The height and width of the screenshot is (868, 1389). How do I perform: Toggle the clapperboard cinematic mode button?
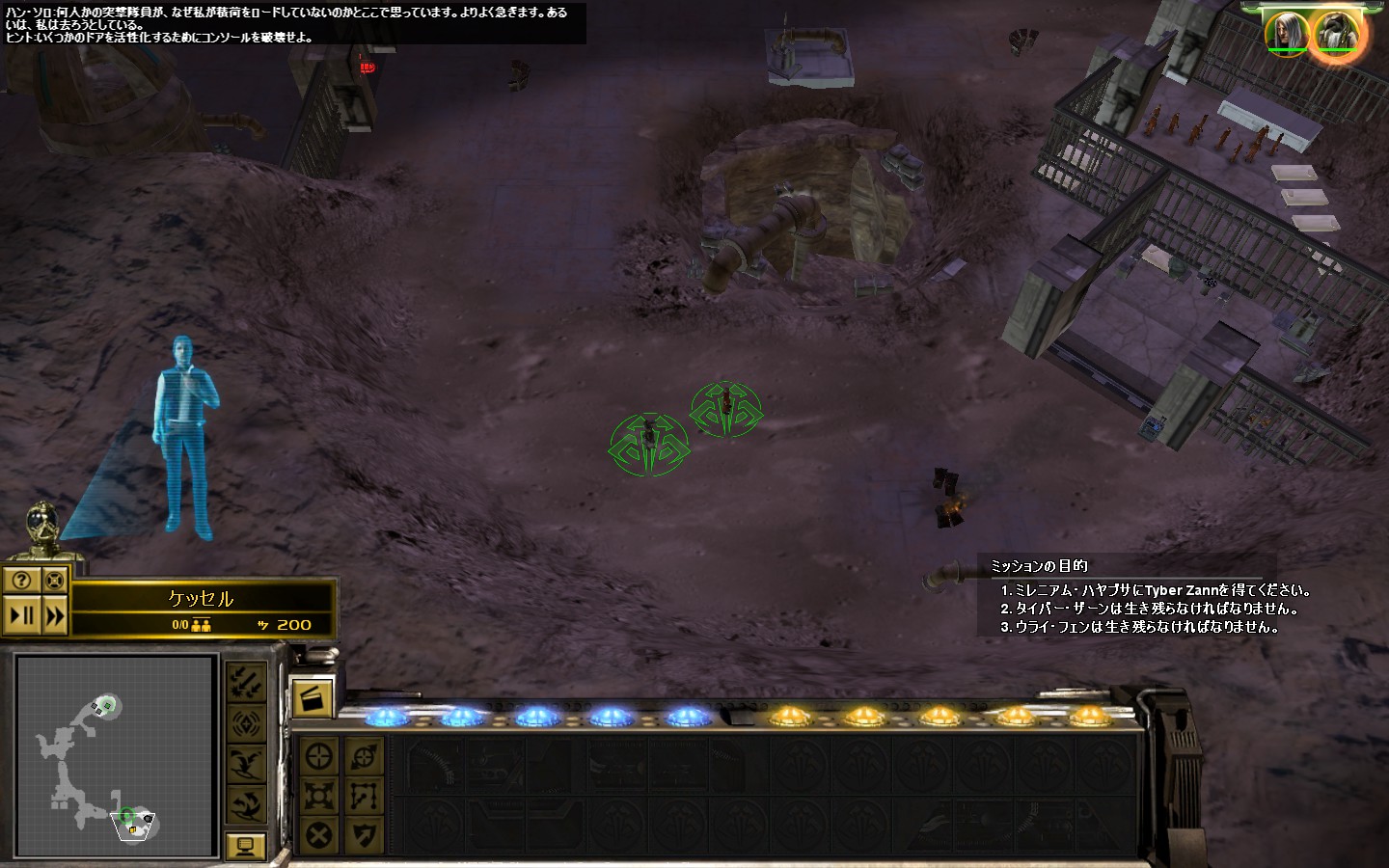pos(312,697)
